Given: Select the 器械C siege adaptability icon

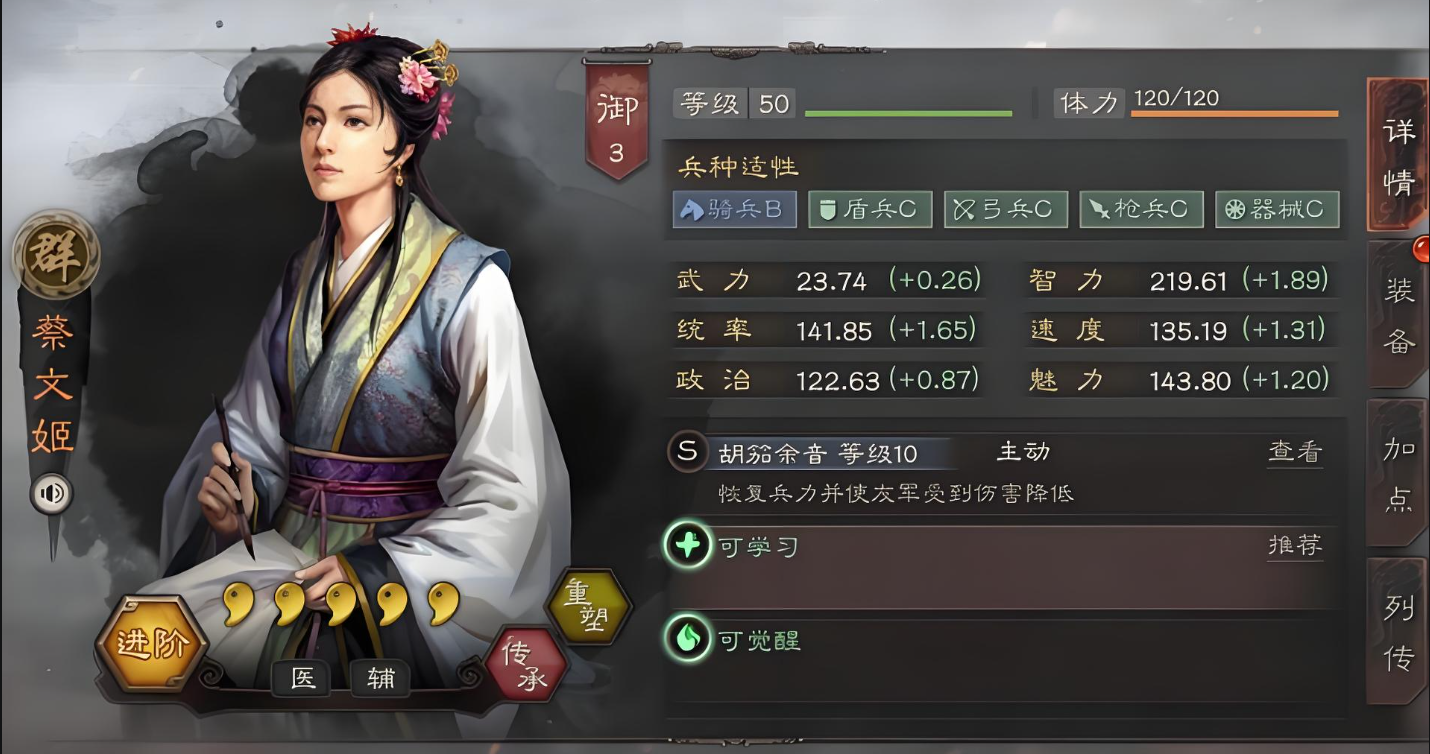Looking at the screenshot, I should point(1278,209).
